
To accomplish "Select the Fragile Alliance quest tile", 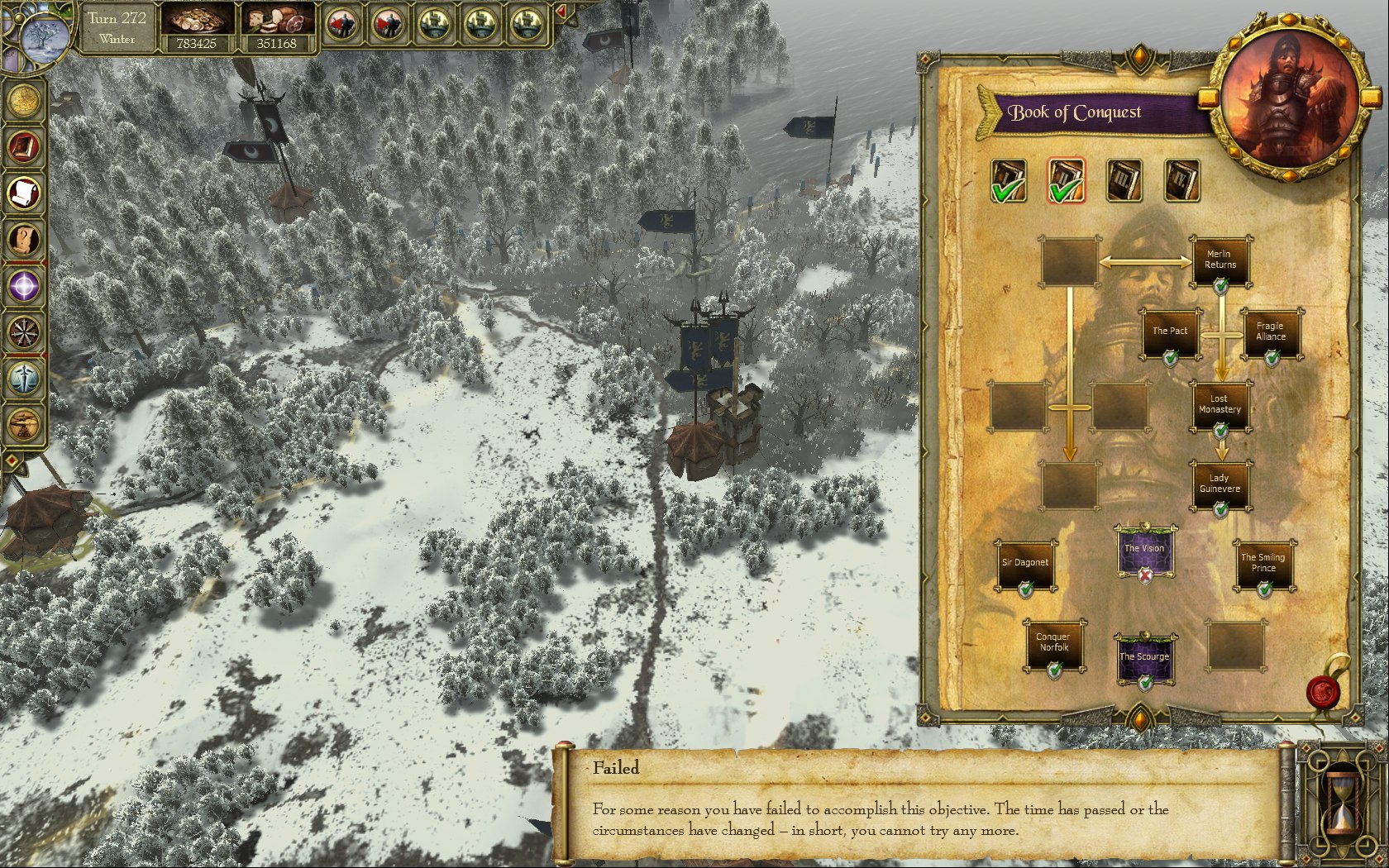I will point(1271,332).
